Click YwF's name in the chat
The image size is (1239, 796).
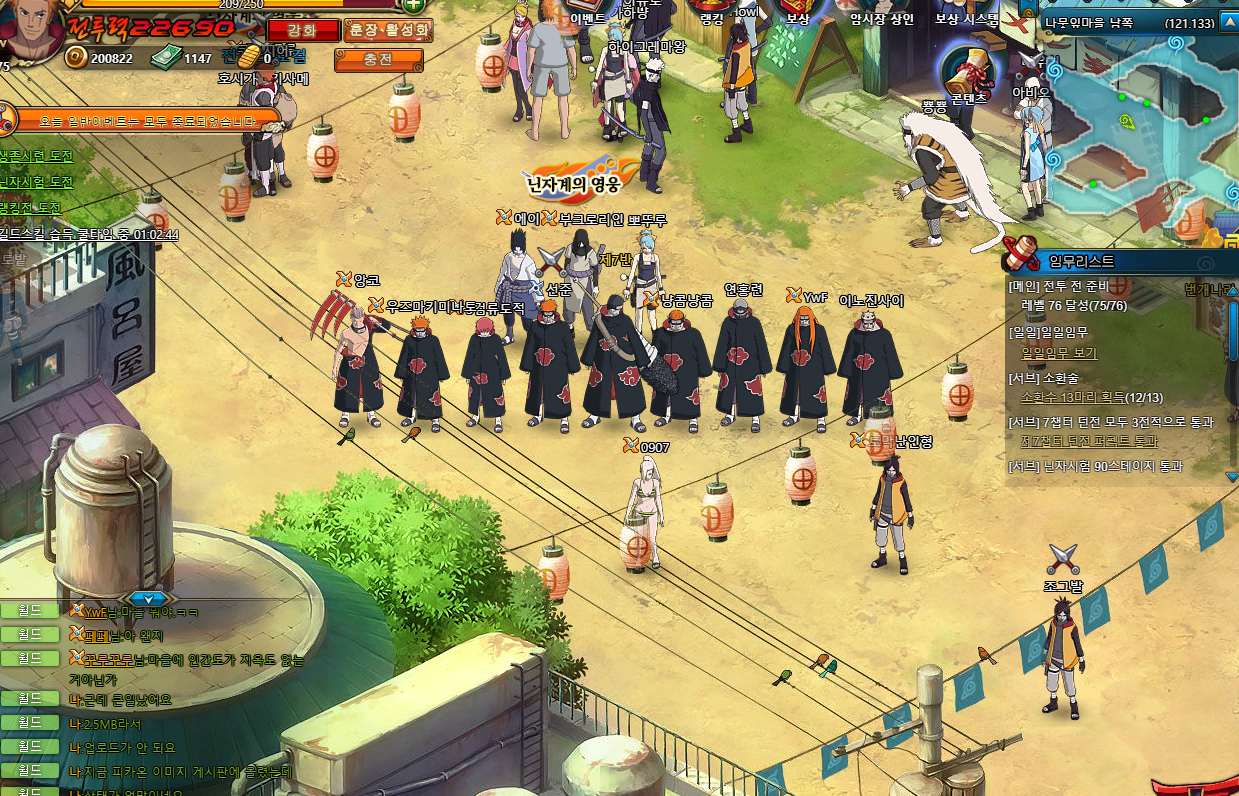[x=94, y=612]
